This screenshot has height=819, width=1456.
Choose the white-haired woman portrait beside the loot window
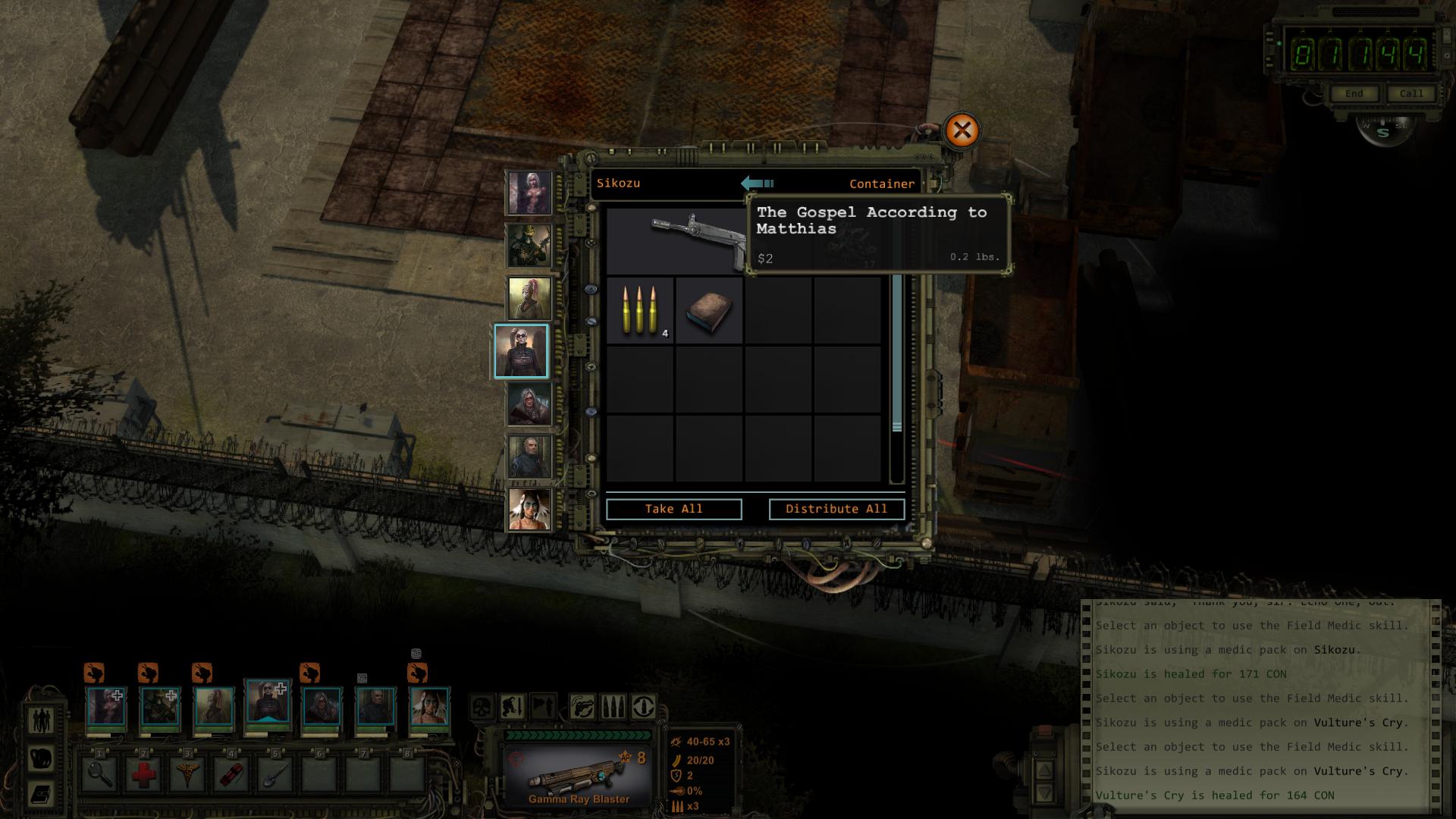529,192
